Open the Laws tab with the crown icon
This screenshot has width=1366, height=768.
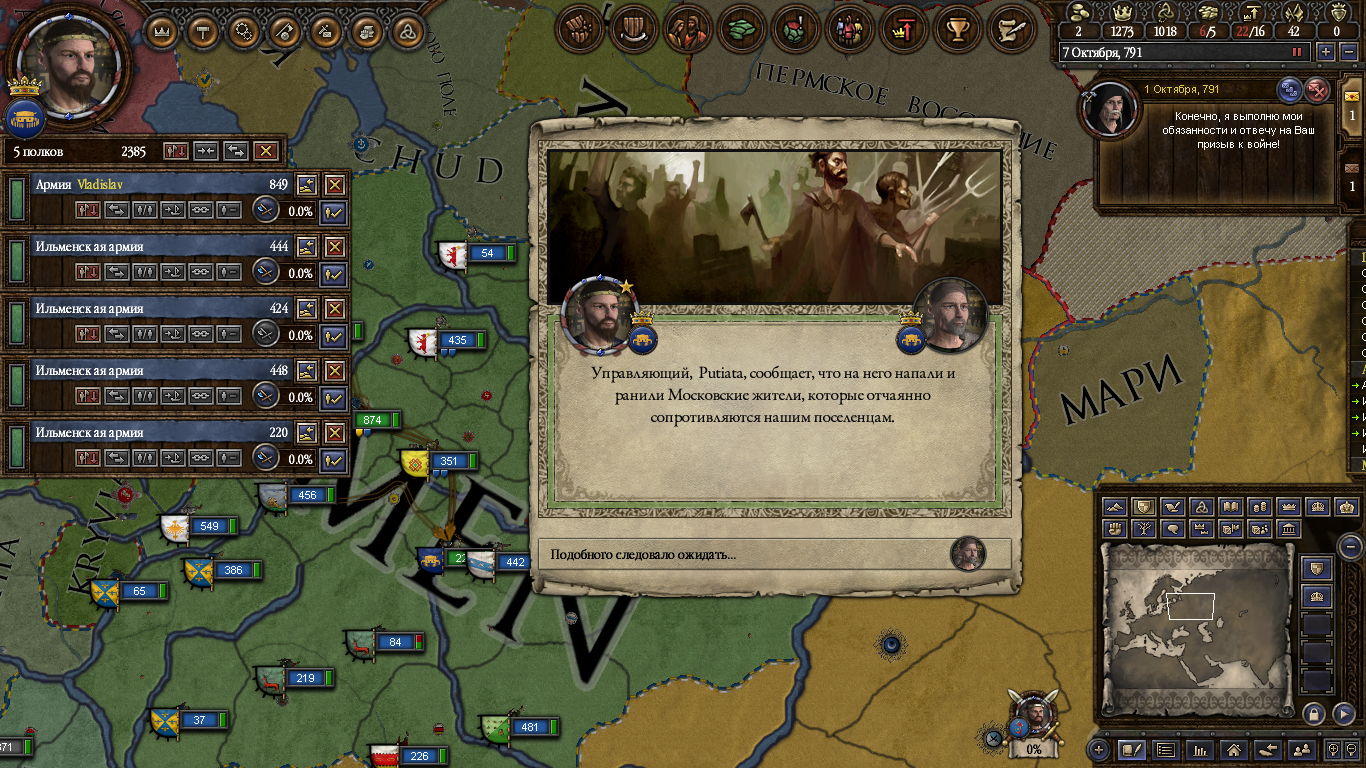(161, 31)
